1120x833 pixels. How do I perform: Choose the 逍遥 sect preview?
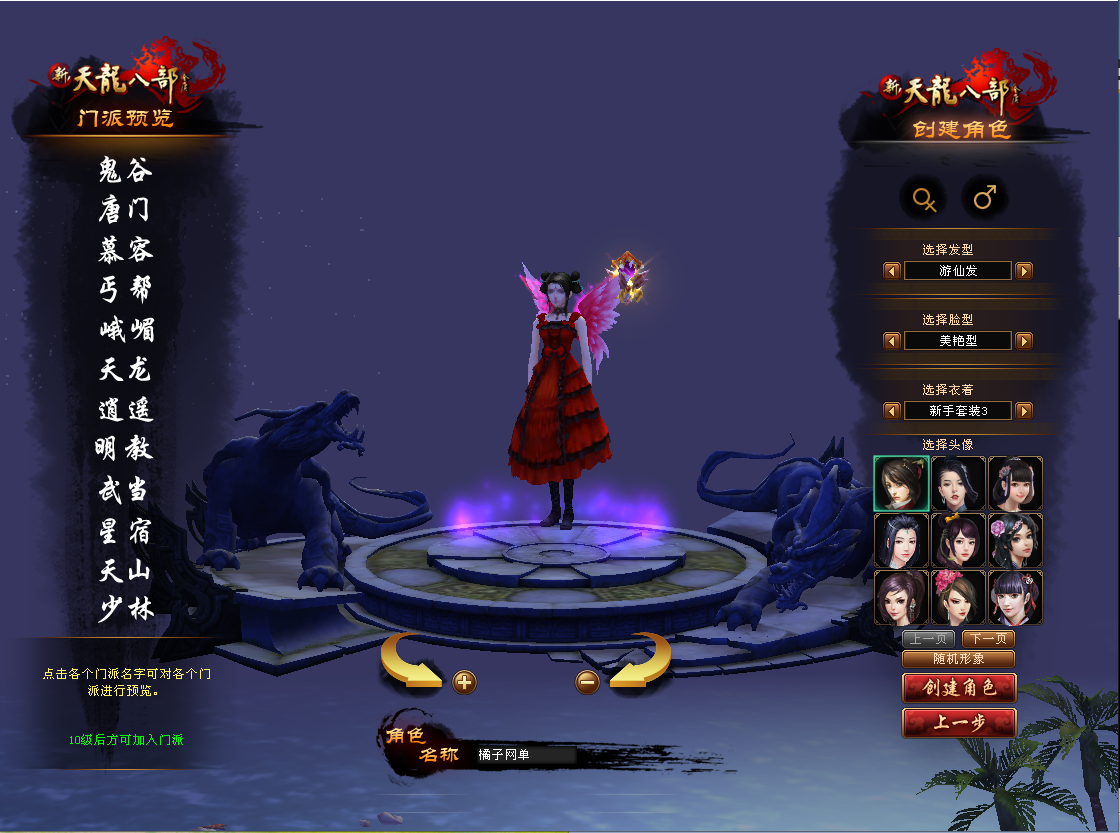pos(126,409)
